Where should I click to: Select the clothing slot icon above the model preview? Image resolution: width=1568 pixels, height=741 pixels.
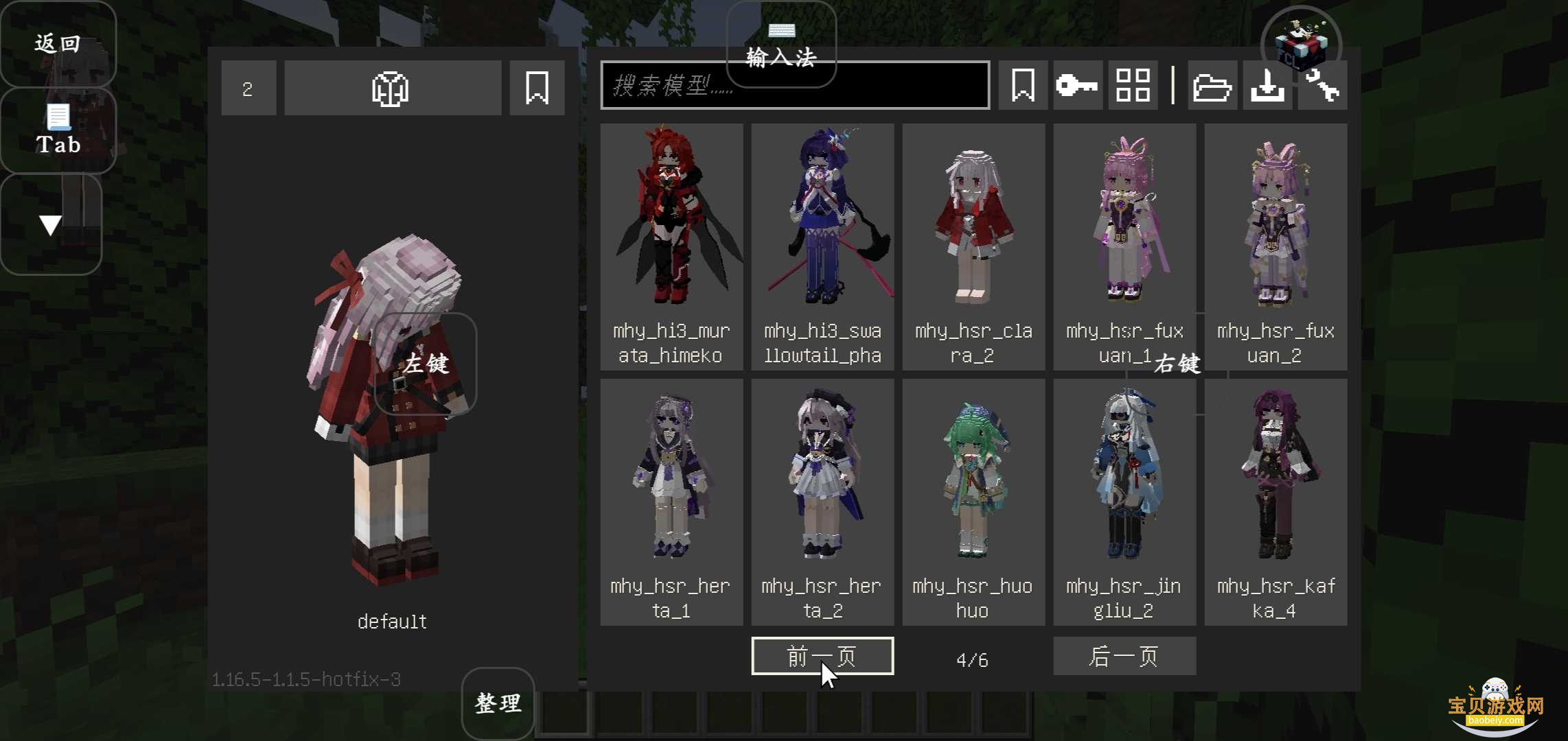(x=392, y=88)
